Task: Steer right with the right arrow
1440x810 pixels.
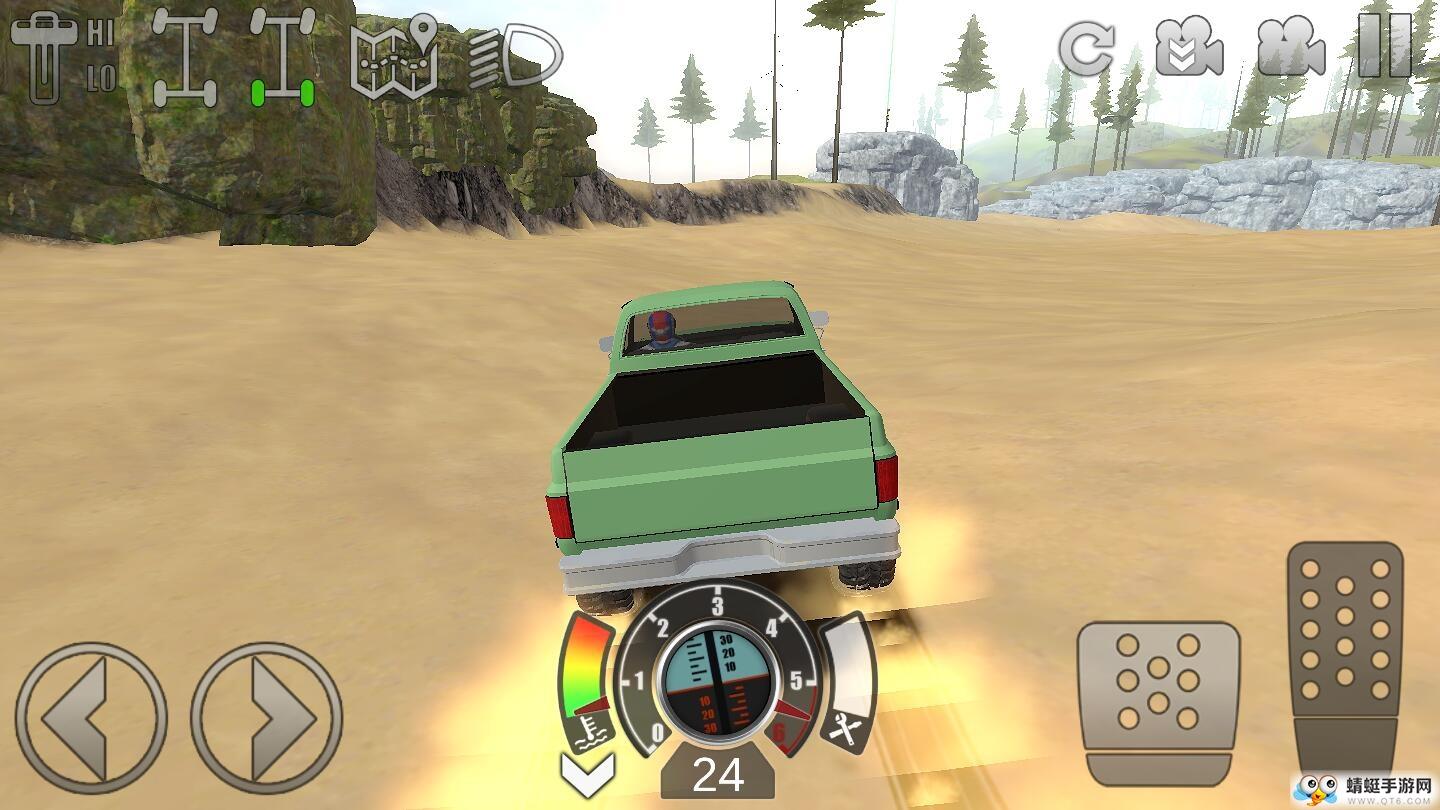Action: coord(266,718)
